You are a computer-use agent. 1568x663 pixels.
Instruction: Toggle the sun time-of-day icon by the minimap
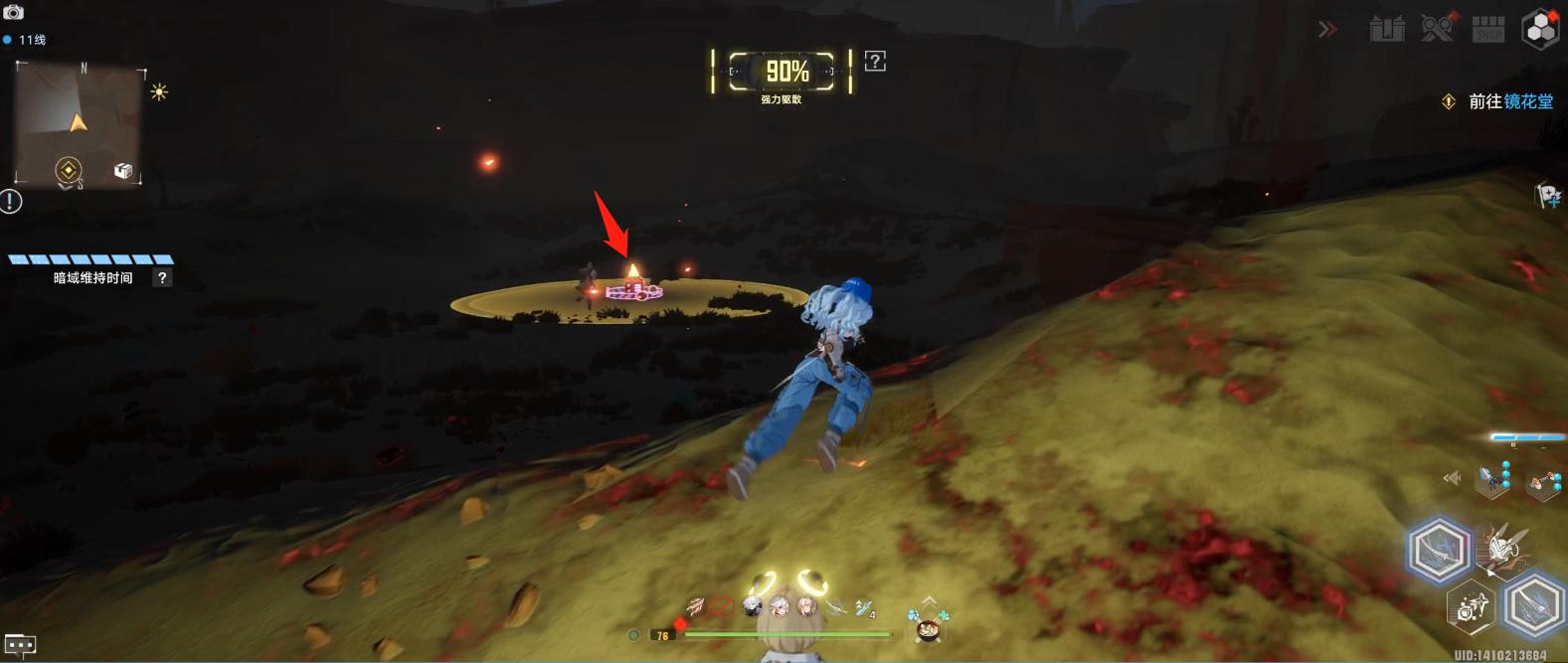tap(159, 92)
